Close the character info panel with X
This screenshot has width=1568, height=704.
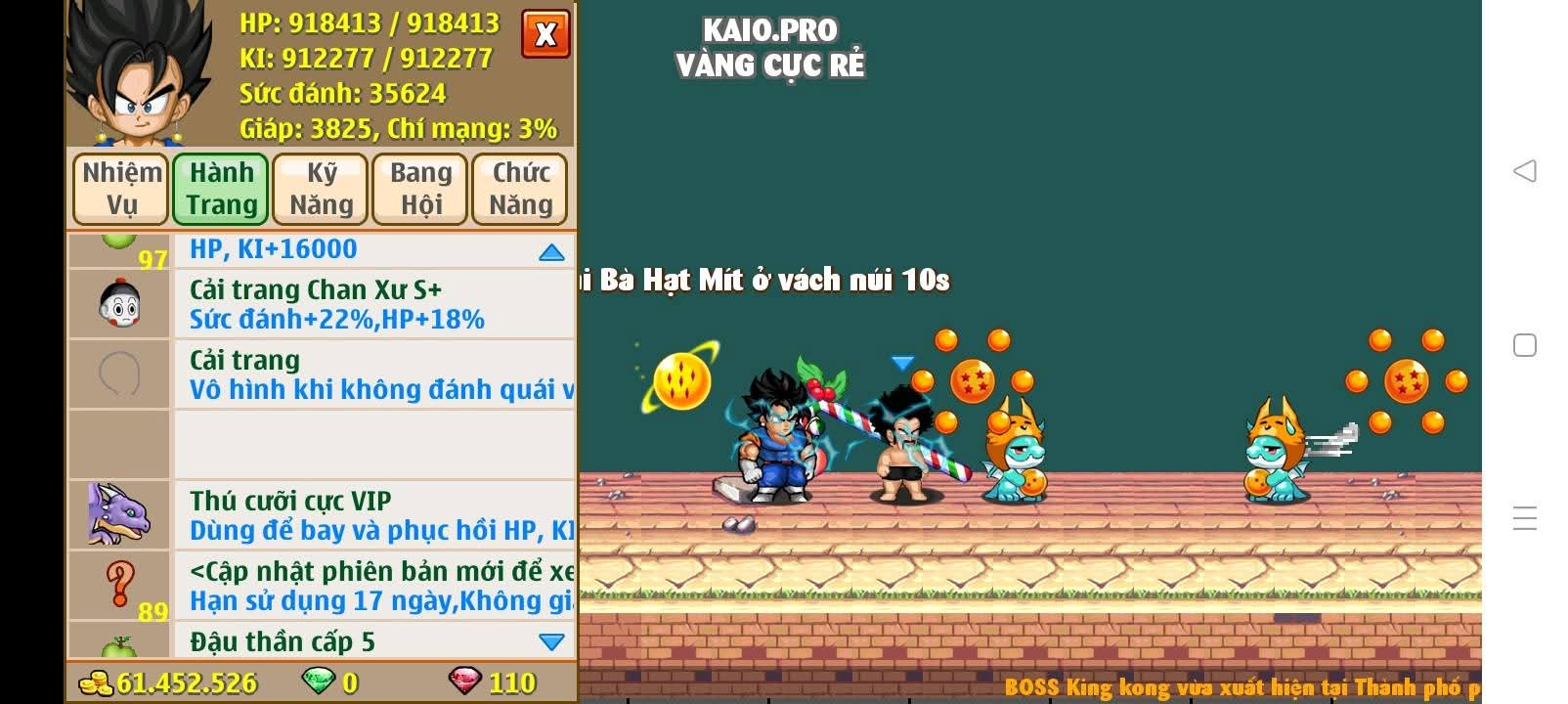click(x=544, y=33)
